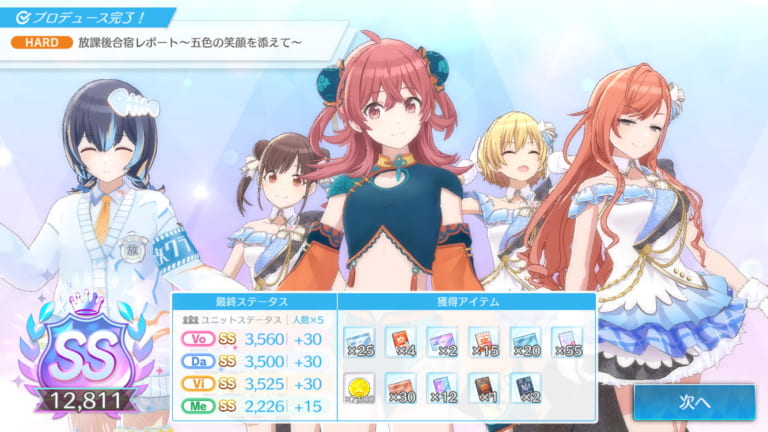Continue with the 次へ button
This screenshot has height=432, width=768.
[693, 402]
